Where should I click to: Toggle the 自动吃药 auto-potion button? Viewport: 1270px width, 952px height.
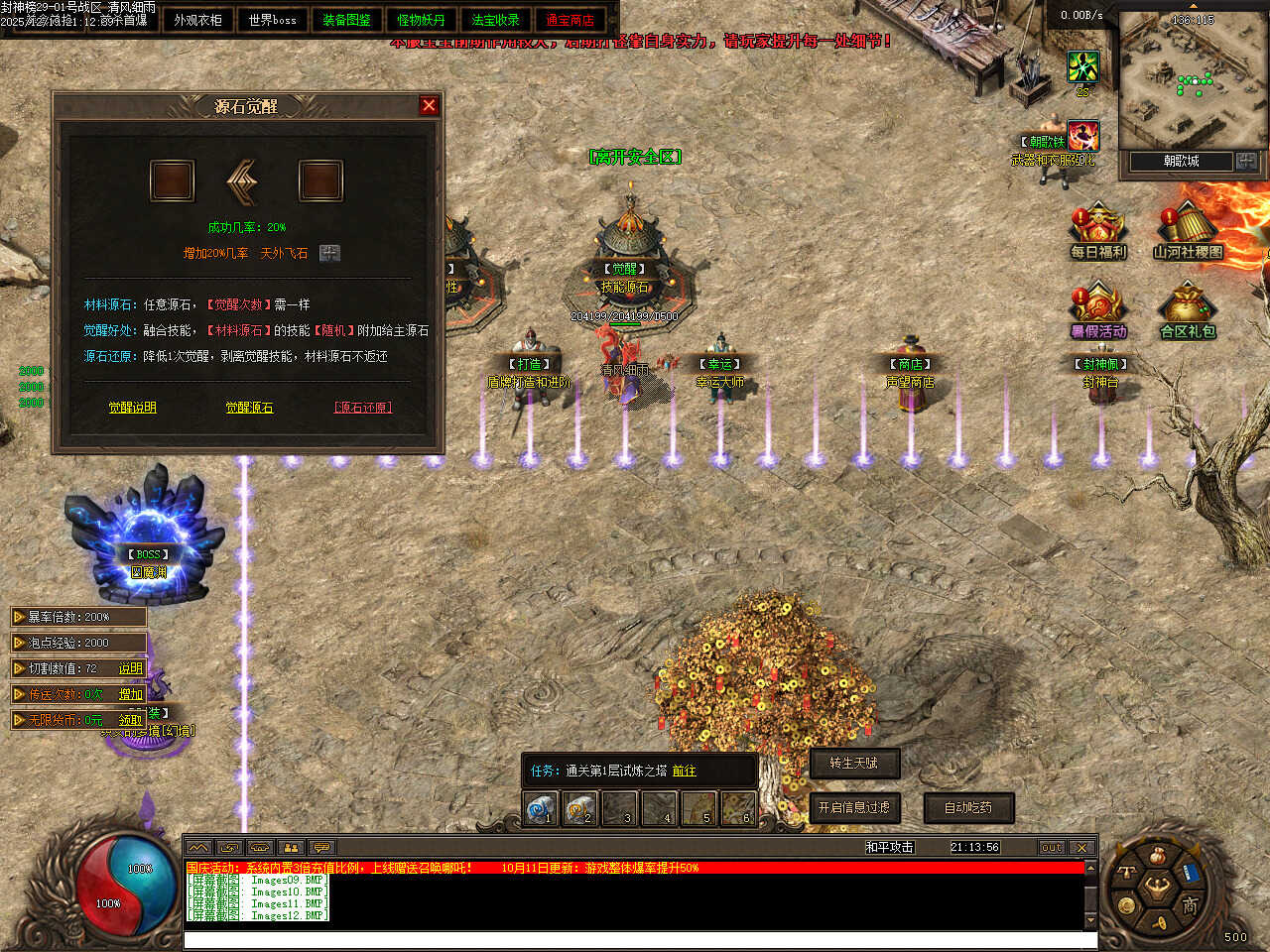(967, 807)
